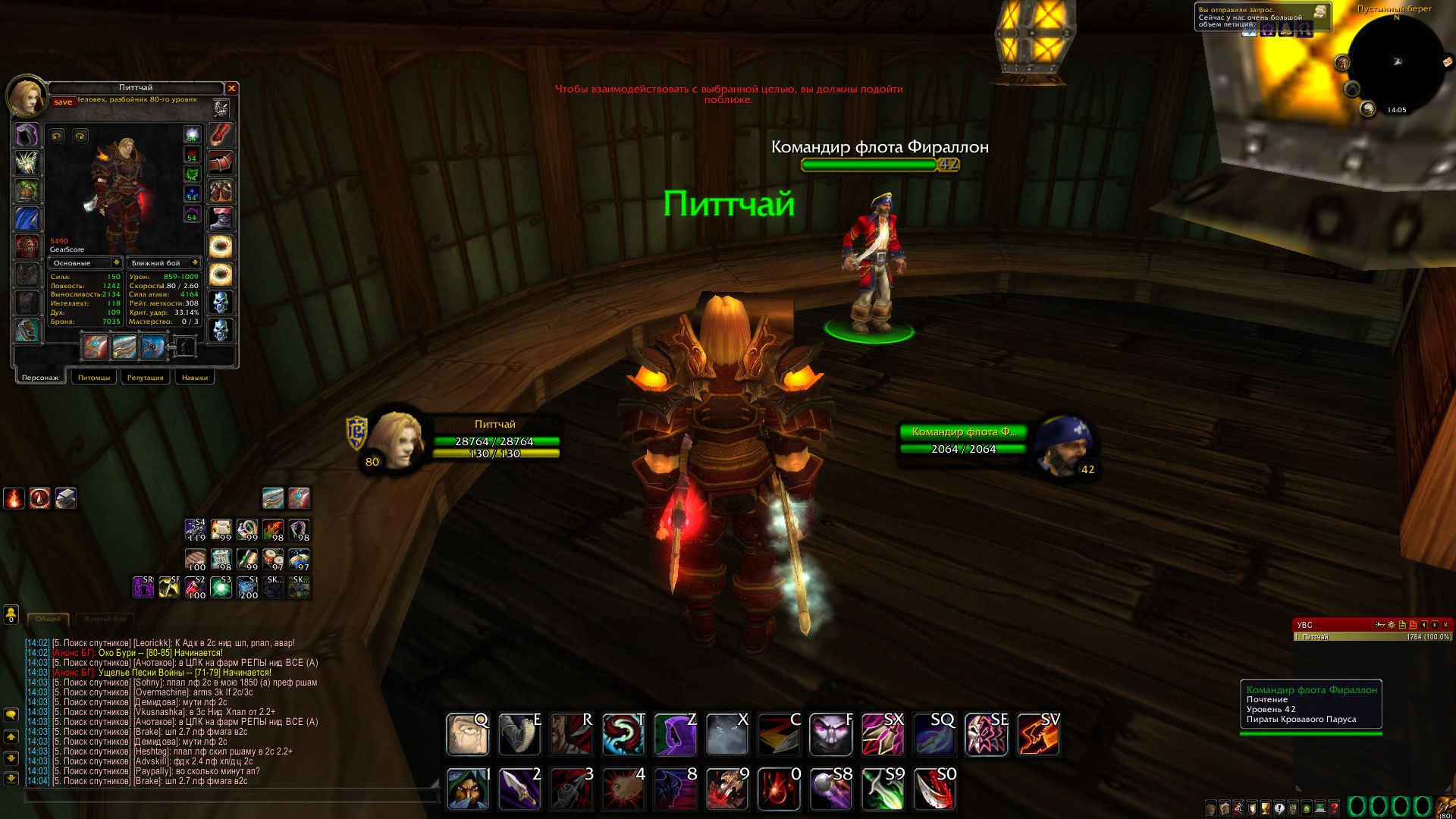Open the Репутация tab

[x=145, y=377]
